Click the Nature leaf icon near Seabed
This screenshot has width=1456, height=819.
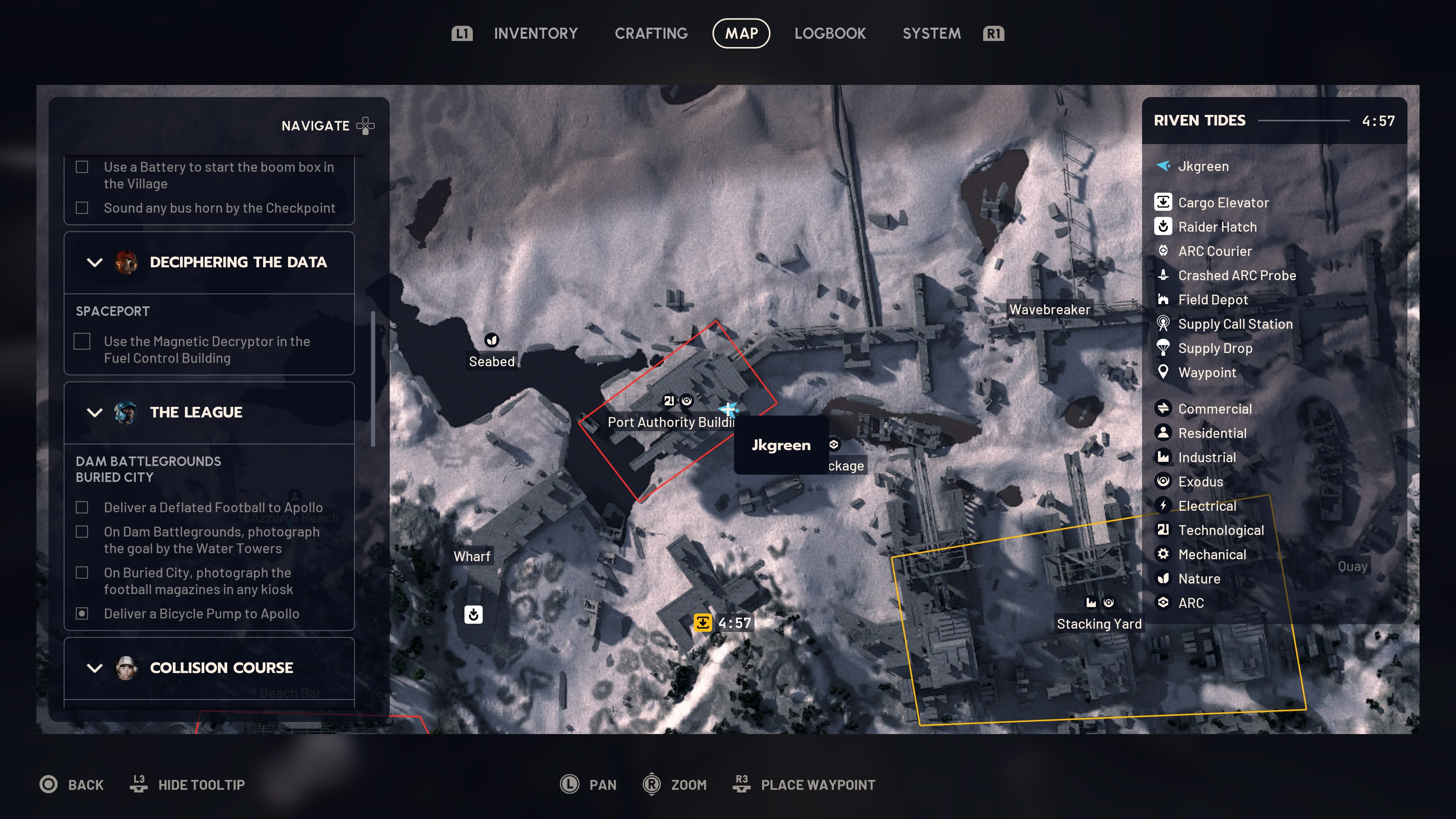[491, 340]
